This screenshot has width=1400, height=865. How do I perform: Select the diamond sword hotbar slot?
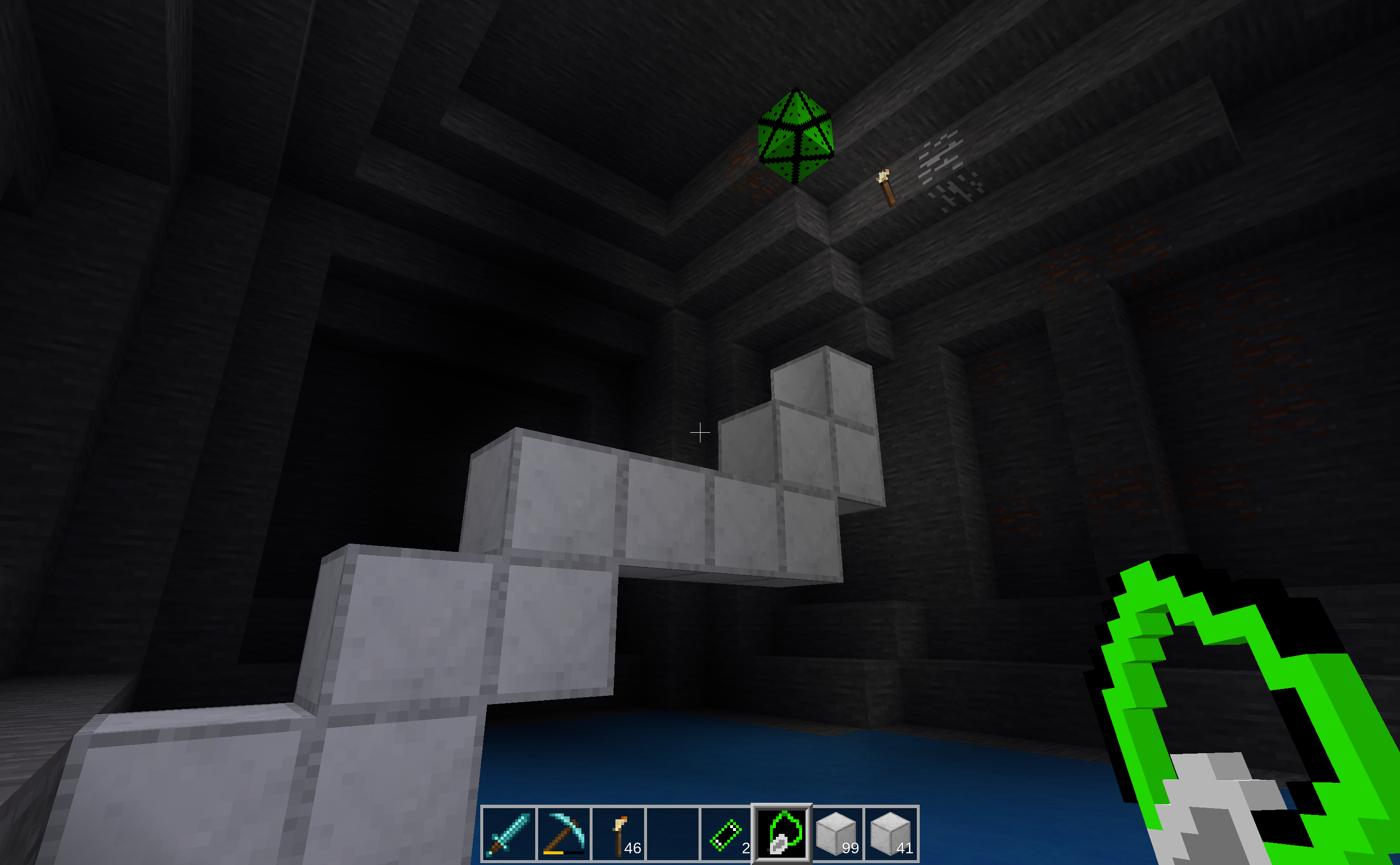[x=508, y=833]
